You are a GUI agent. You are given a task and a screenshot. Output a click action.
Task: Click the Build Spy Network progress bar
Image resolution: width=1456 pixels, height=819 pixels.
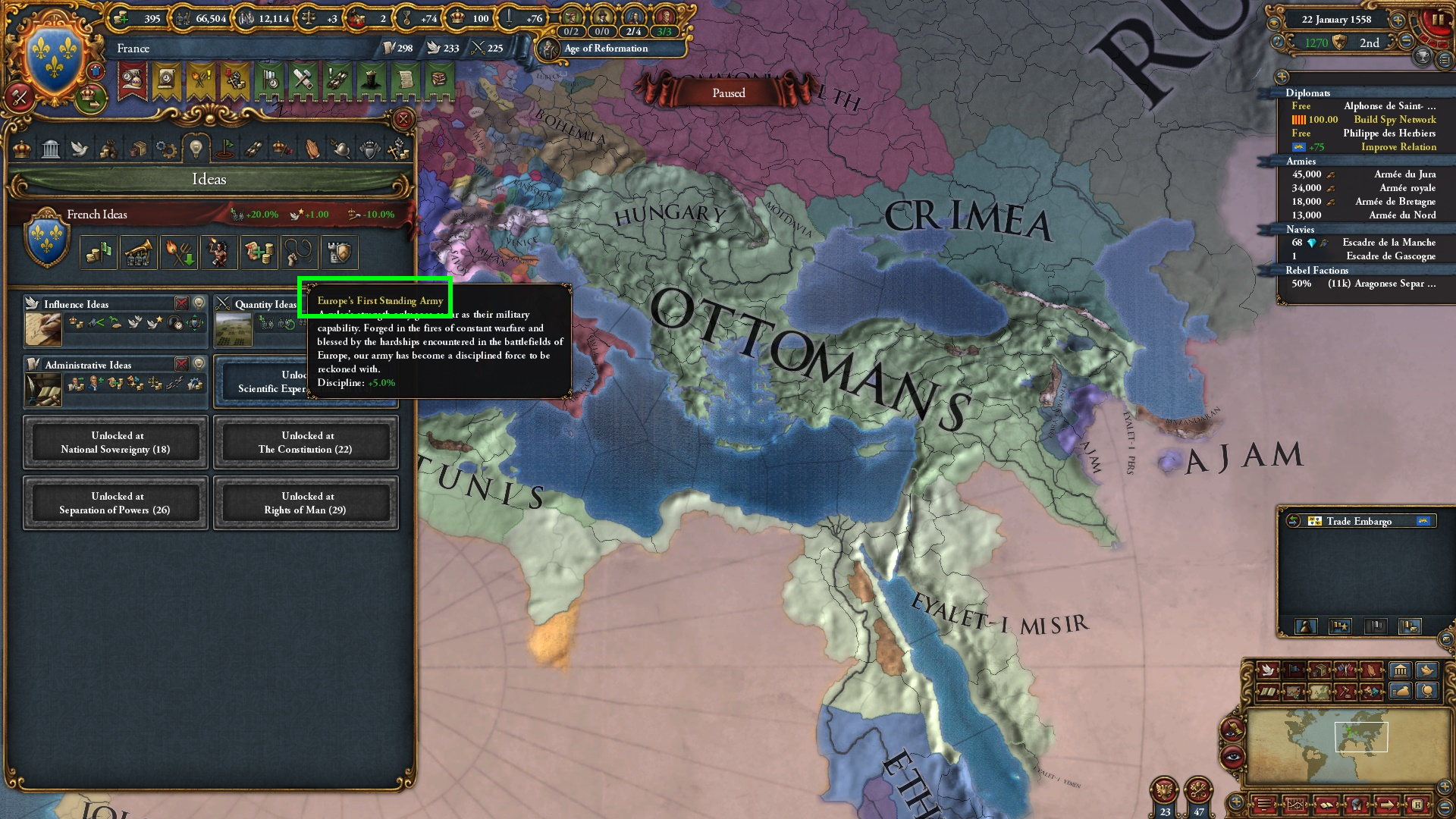(1299, 120)
